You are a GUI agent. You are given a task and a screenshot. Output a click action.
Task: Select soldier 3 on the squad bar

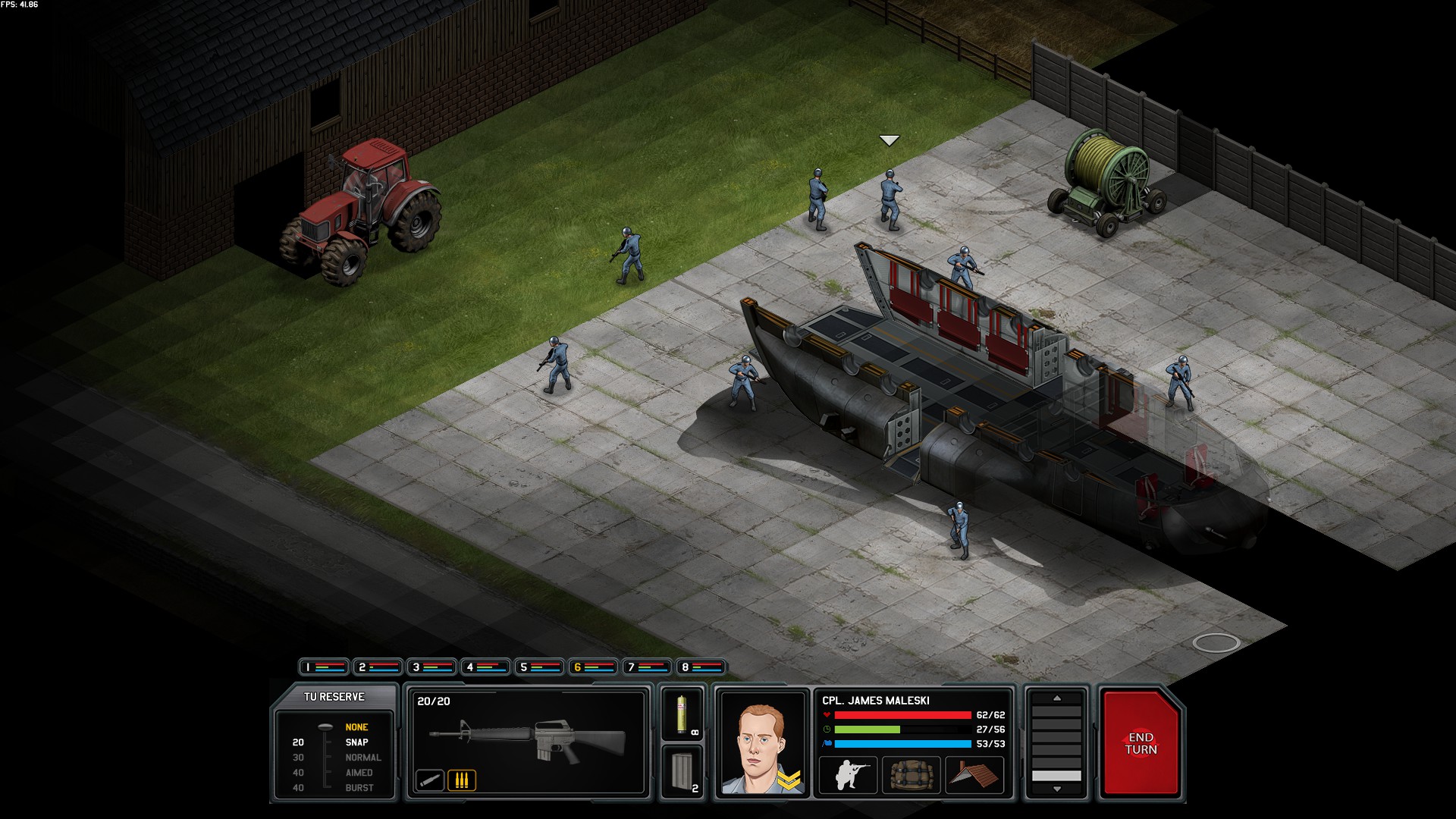(431, 667)
